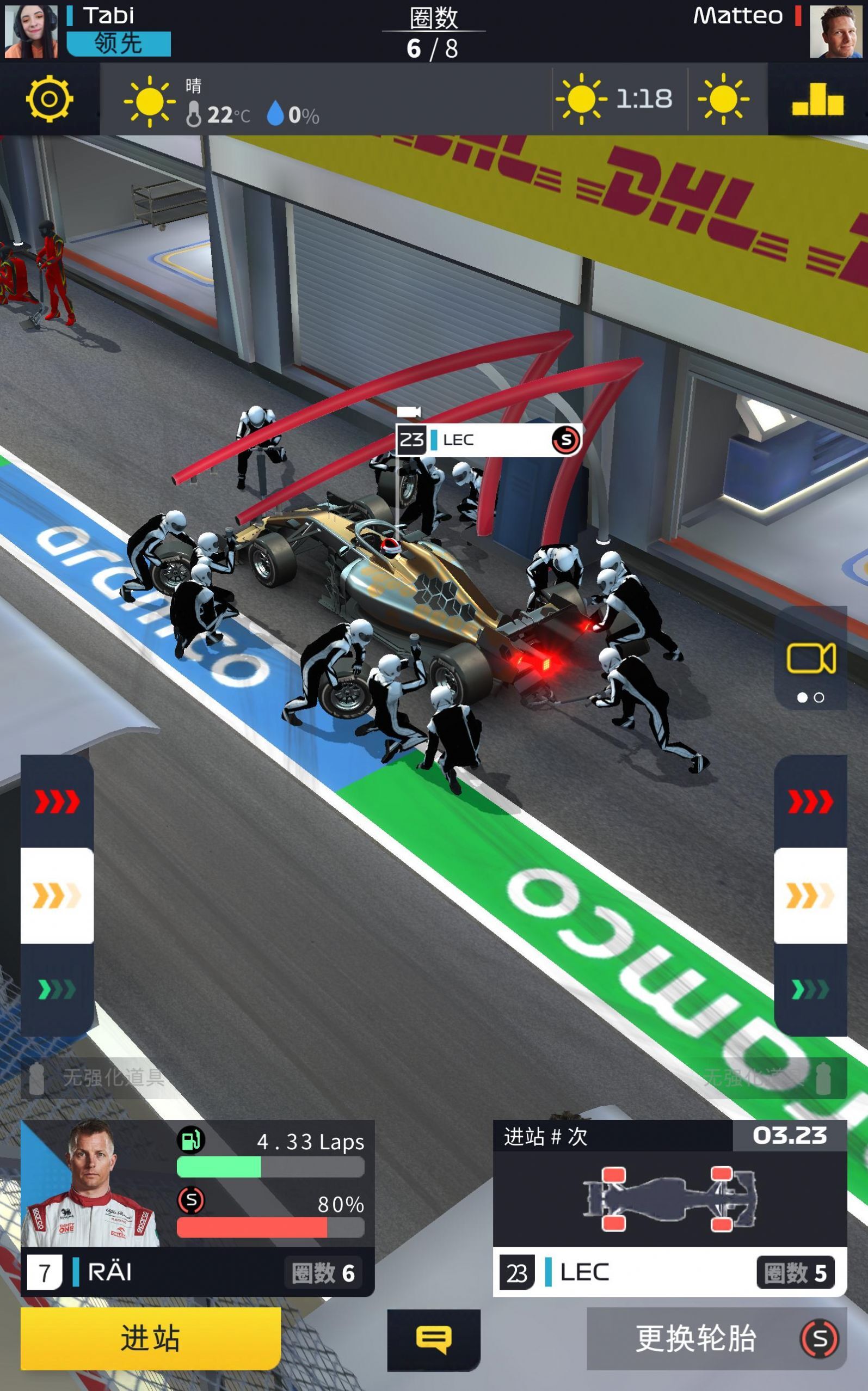Activate the selected yellow boost chevrons on the right
This screenshot has height=1391, width=868.
(810, 897)
